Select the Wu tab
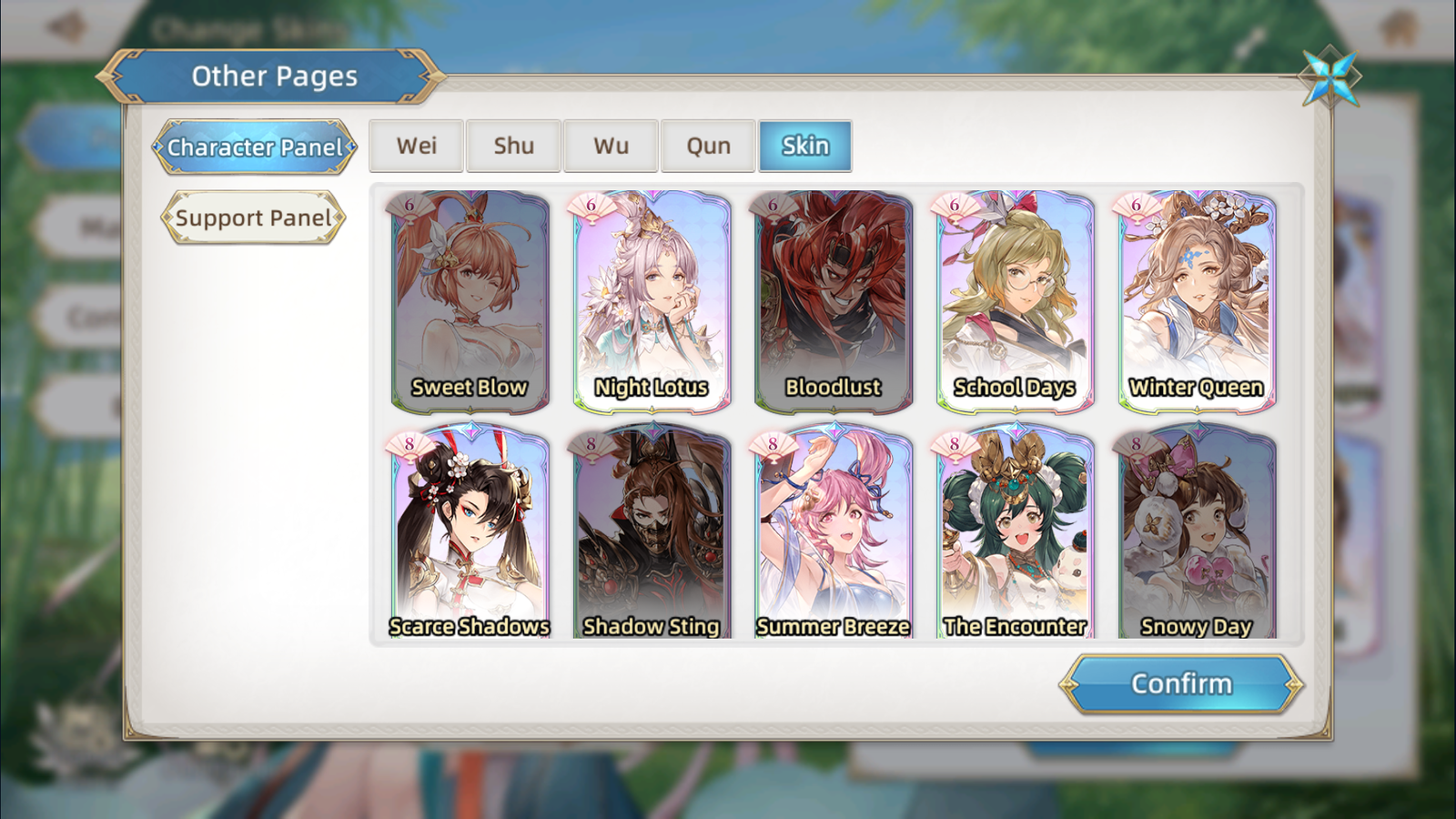Screen dimensions: 1456x819 tap(612, 146)
